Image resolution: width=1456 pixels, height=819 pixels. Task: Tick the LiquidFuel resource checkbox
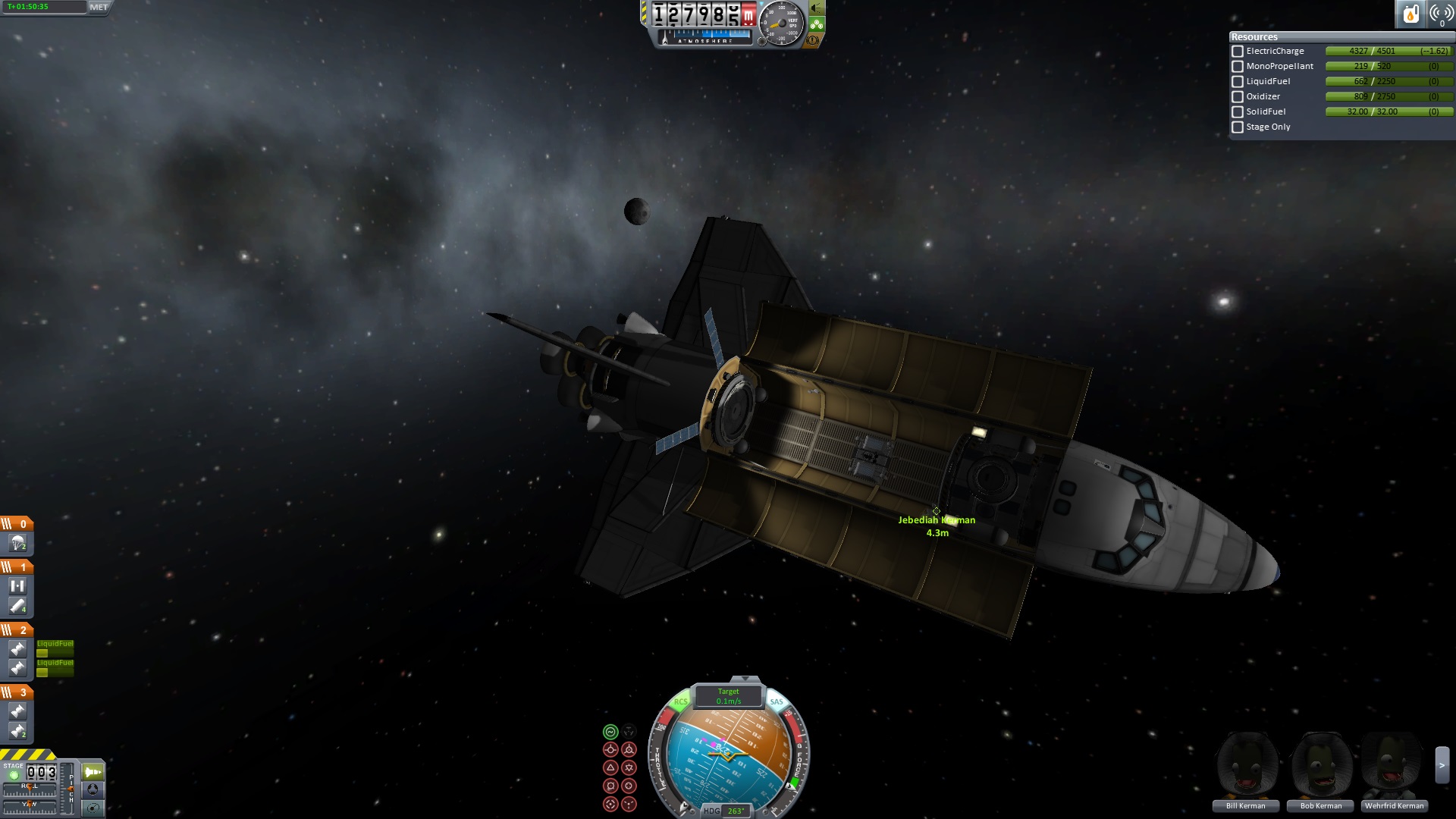point(1238,82)
